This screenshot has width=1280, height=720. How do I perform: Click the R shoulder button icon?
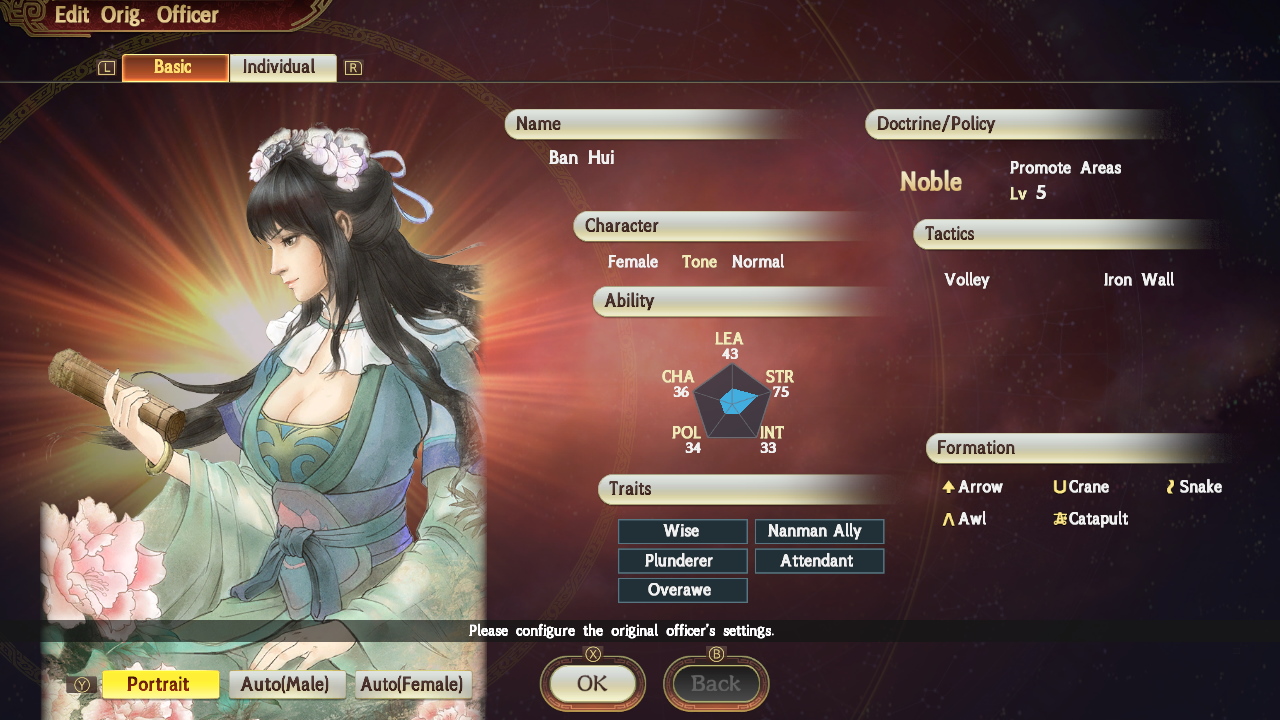pyautogui.click(x=352, y=67)
